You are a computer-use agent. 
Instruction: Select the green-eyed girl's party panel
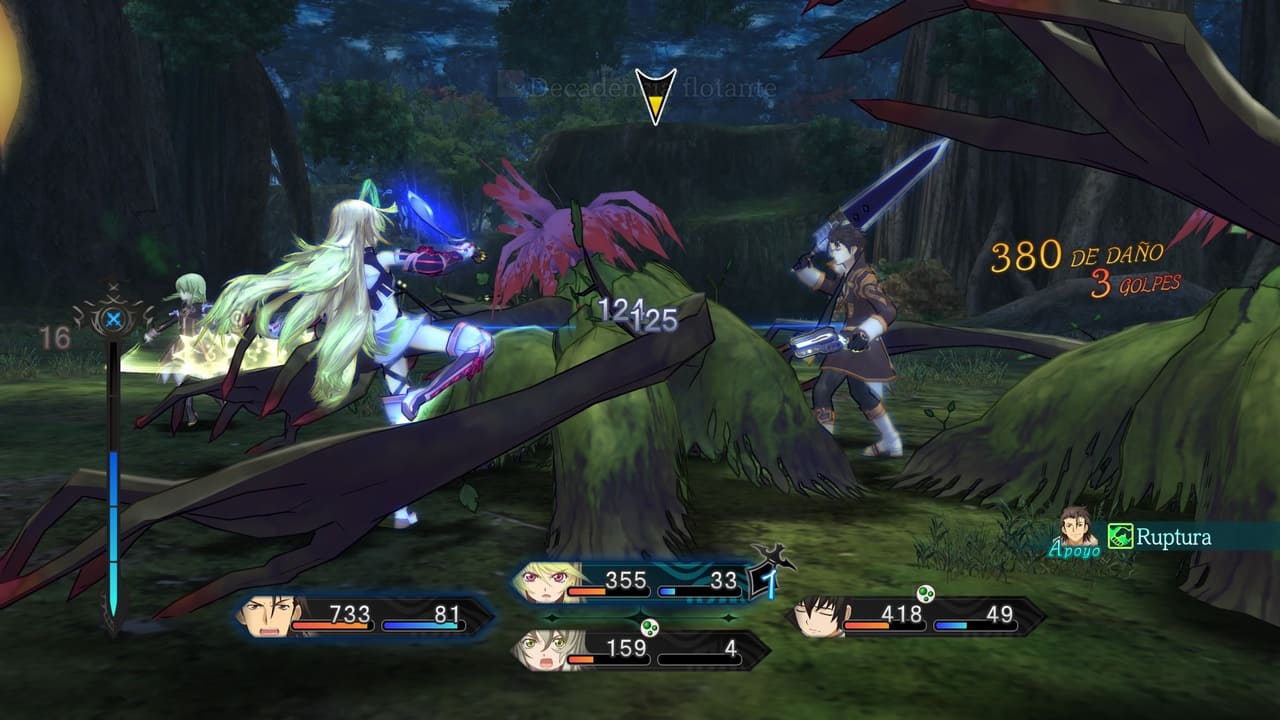640,650
